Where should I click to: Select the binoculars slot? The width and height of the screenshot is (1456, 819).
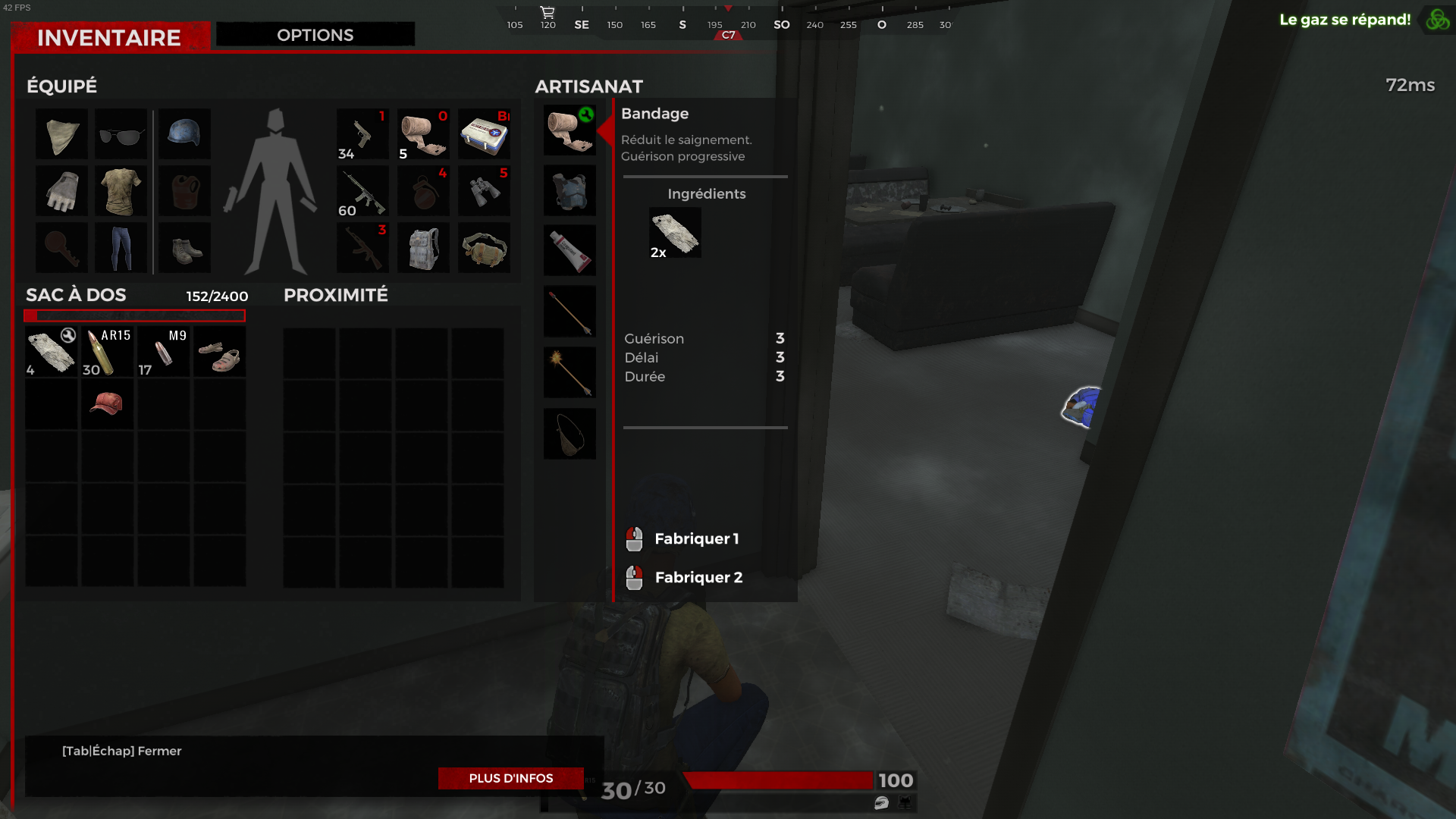click(484, 191)
